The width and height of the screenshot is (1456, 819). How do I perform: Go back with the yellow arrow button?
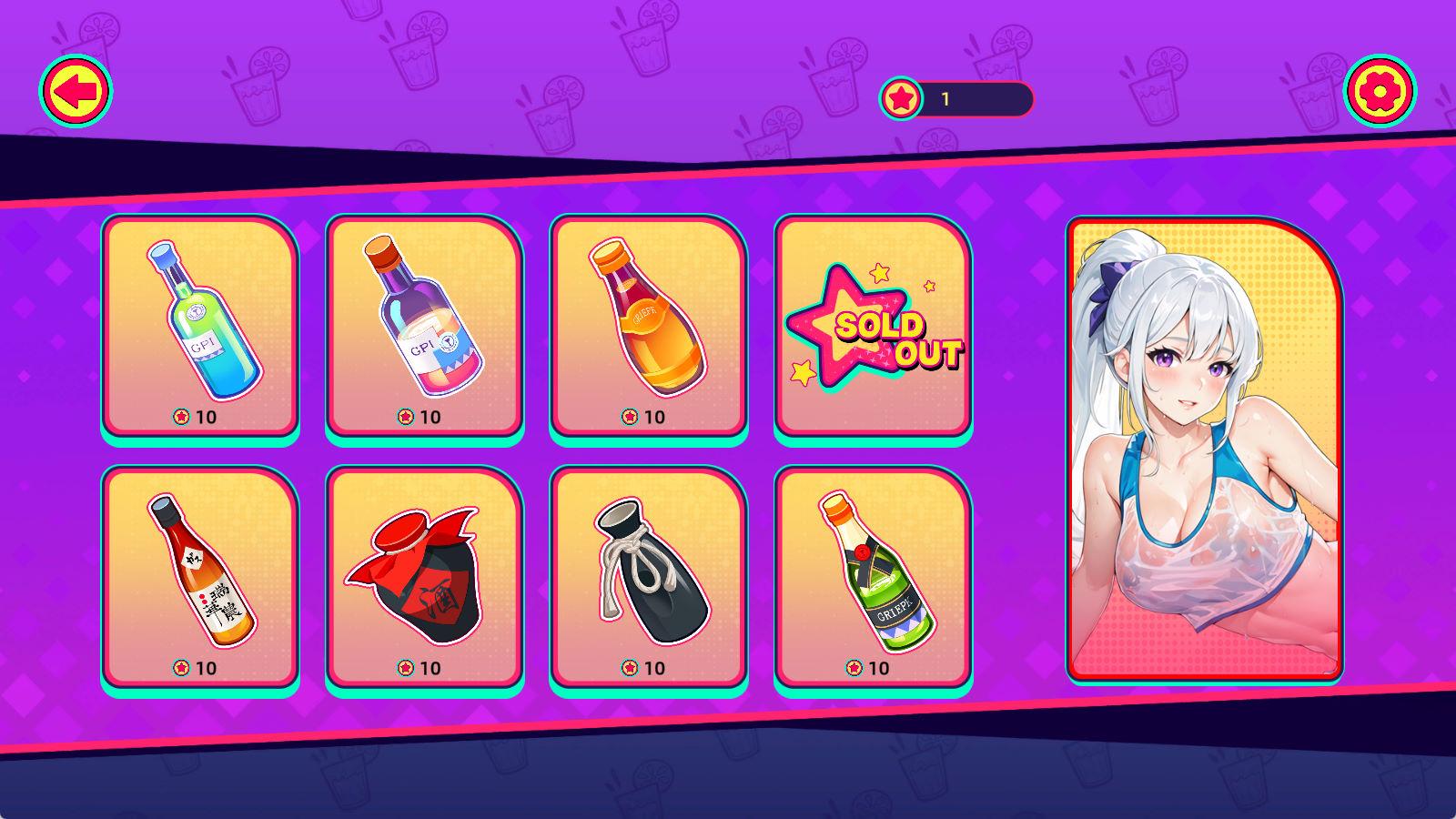(76, 91)
